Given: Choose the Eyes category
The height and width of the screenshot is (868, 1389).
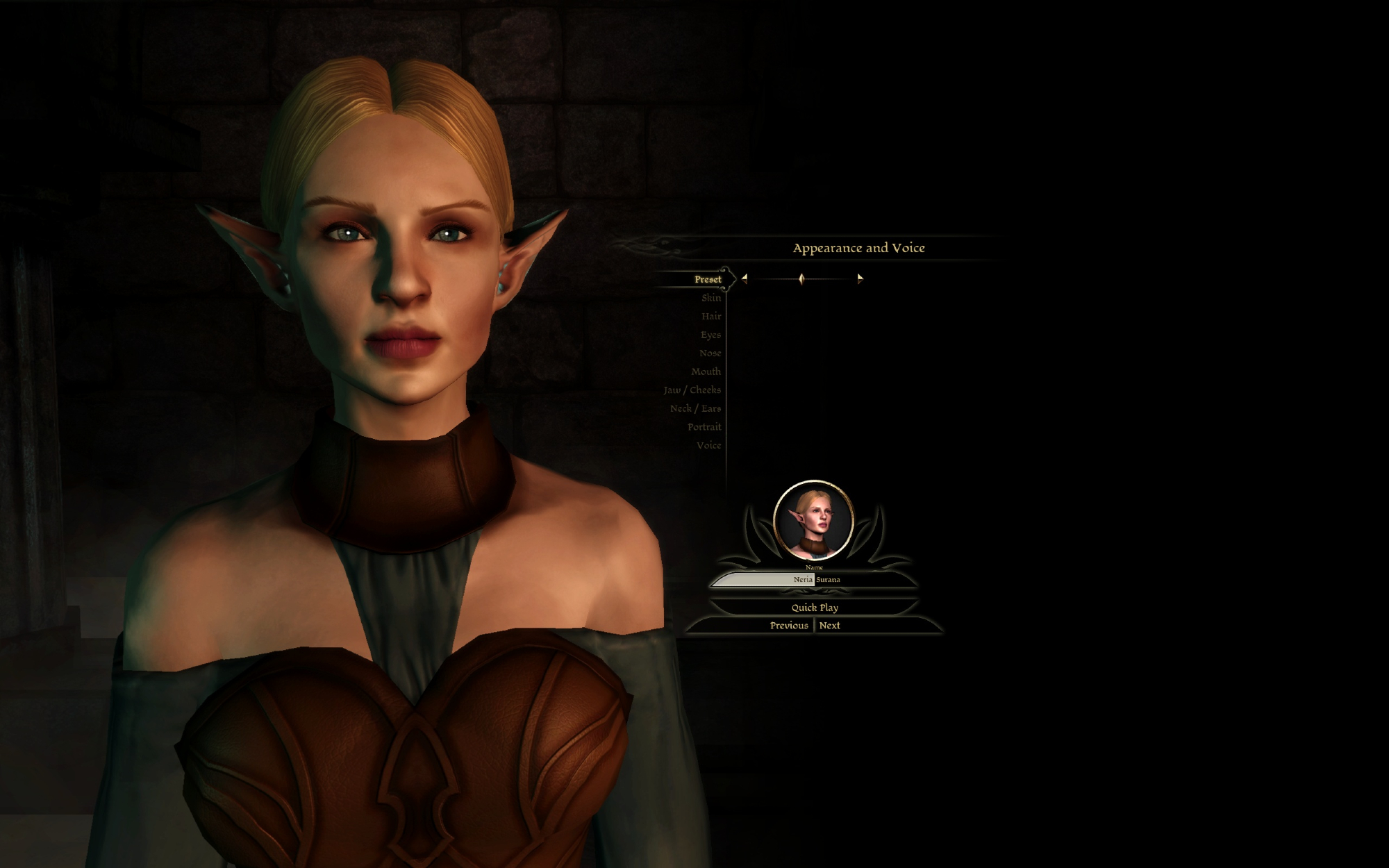Looking at the screenshot, I should click(710, 335).
